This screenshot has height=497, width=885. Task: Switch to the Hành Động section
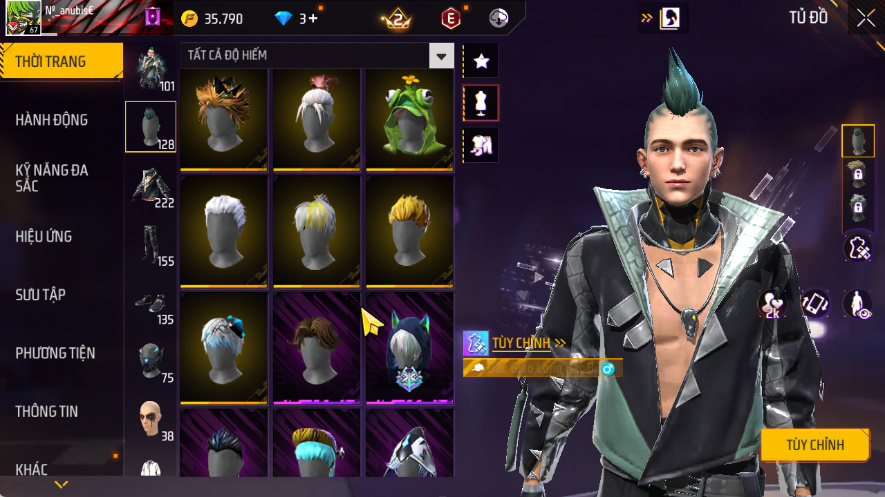tap(52, 120)
